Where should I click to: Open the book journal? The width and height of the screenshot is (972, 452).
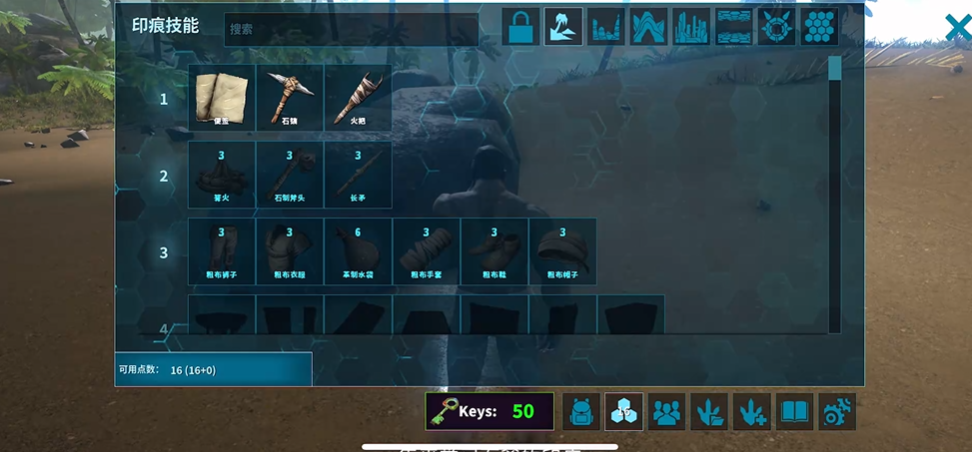click(x=795, y=411)
